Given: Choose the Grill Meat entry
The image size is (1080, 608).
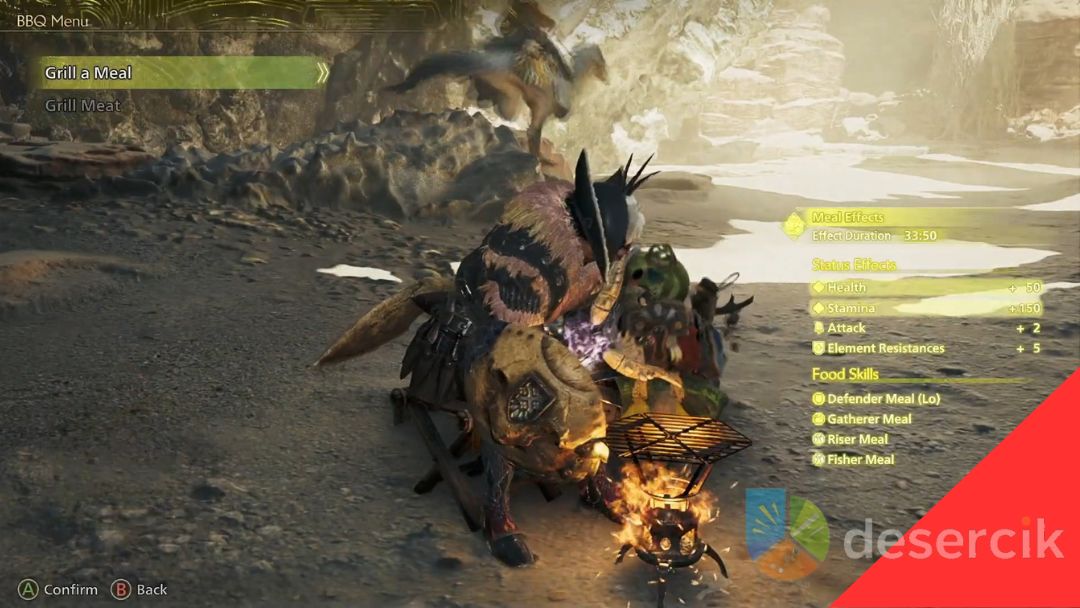Looking at the screenshot, I should click(82, 106).
